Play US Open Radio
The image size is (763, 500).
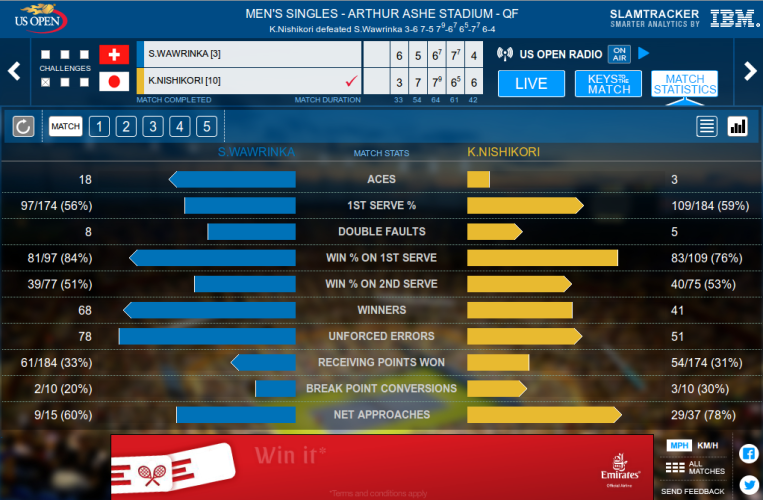(644, 53)
